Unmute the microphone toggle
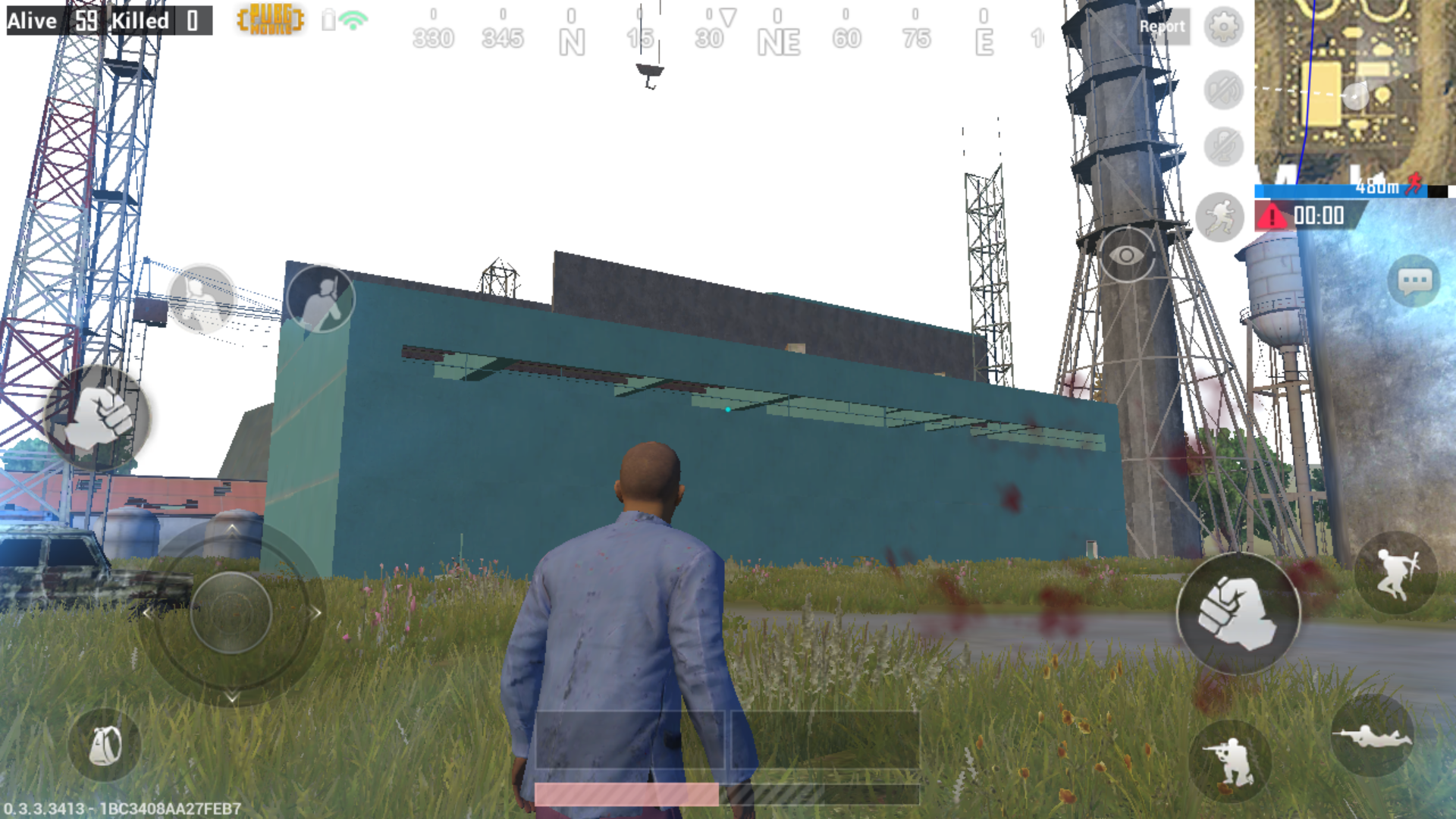Screen dimensions: 1456x819 click(1222, 146)
